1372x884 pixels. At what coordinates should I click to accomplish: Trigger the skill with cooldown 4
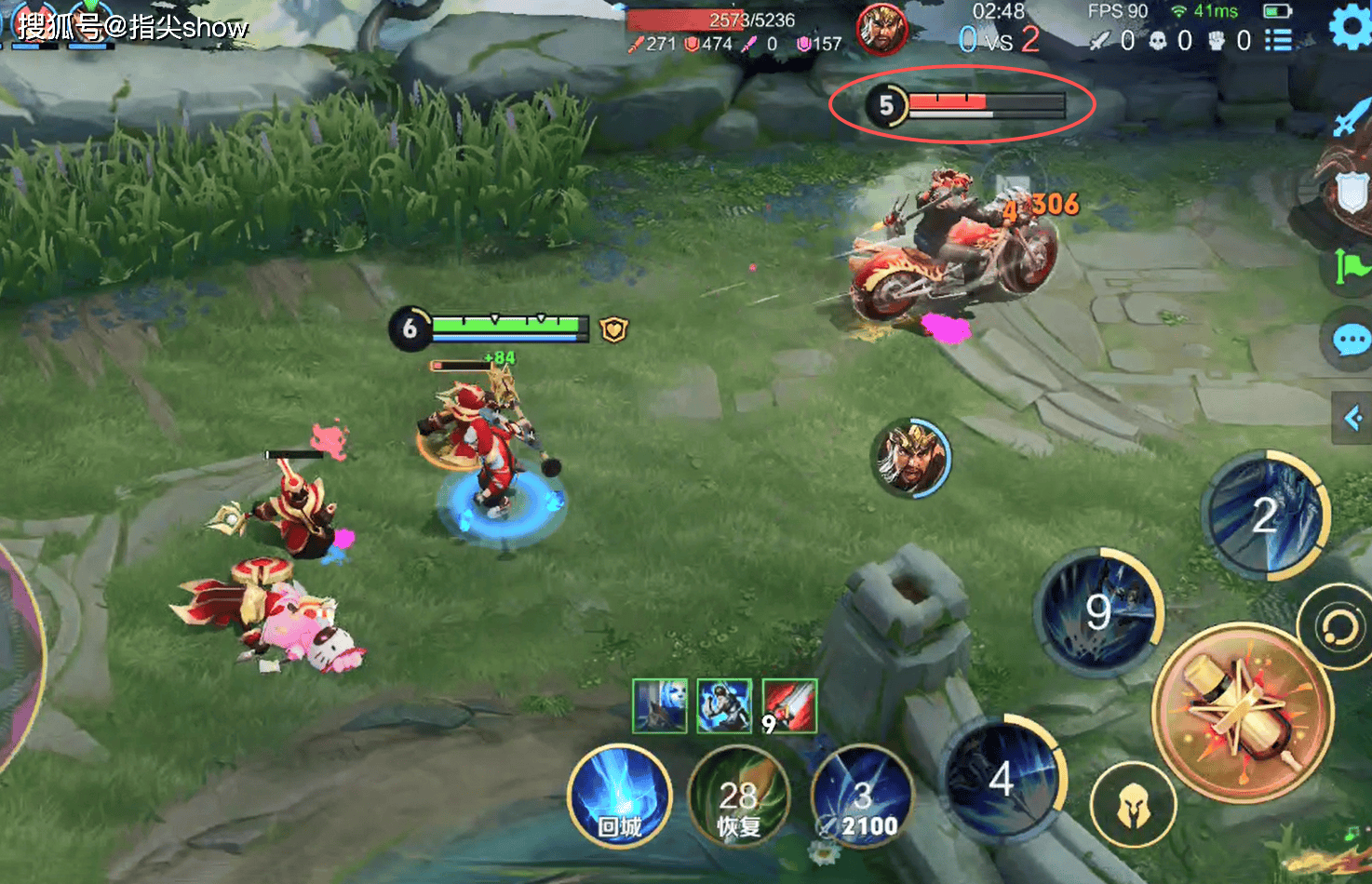coord(1002,778)
